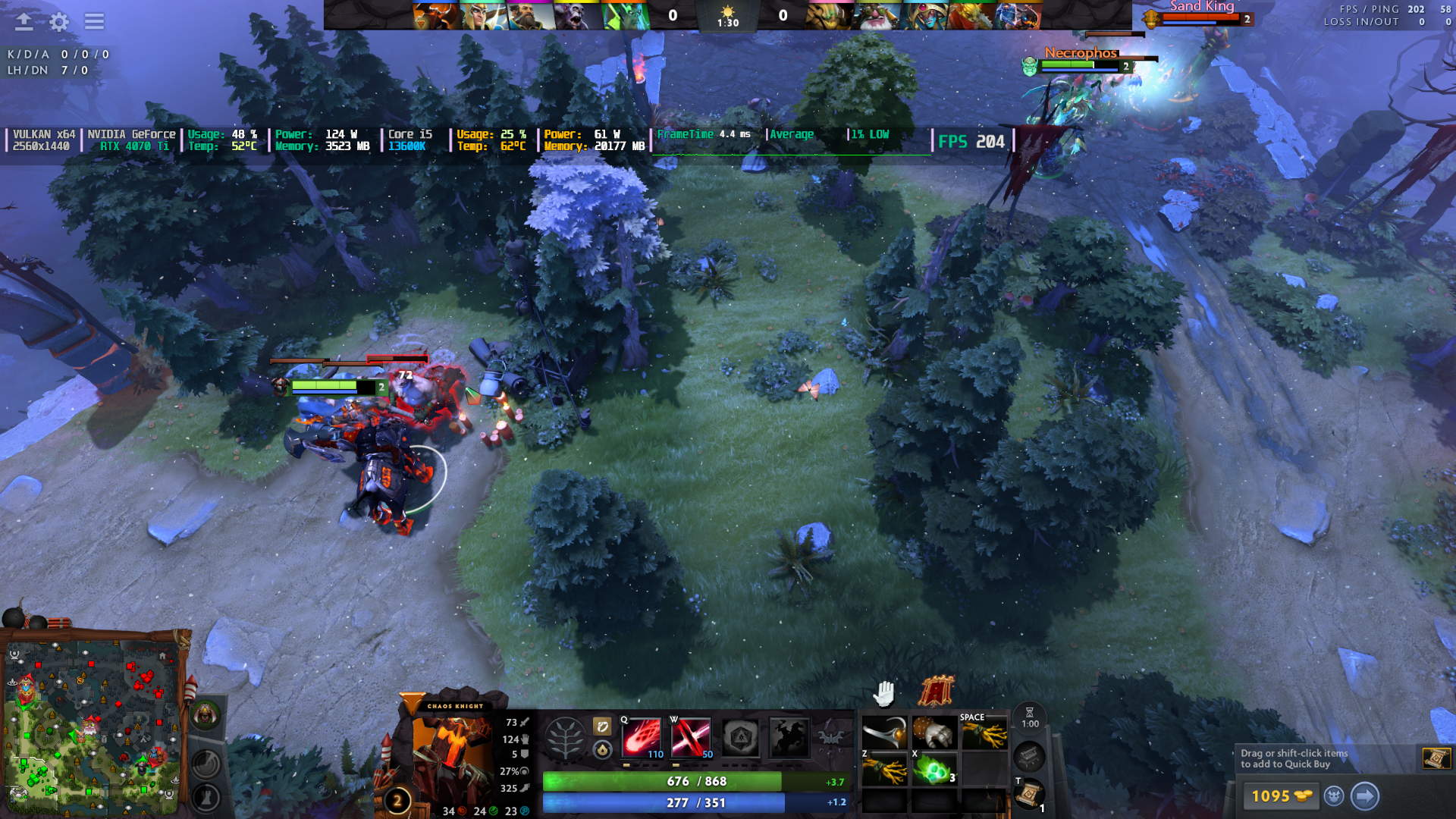Select the Phantasm horseman ultimate icon
1456x819 pixels.
[x=789, y=737]
